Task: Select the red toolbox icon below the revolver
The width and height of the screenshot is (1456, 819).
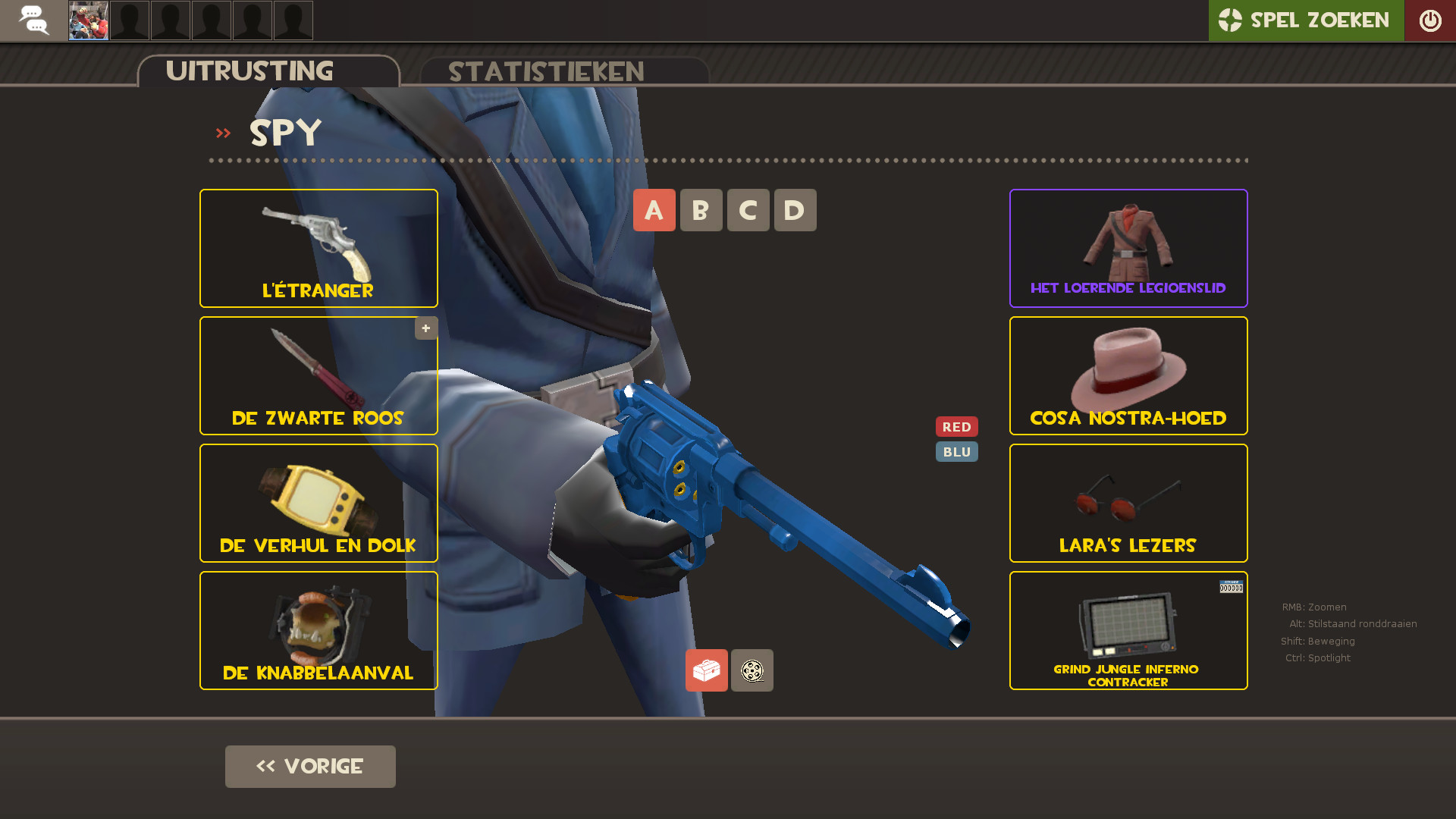Action: (x=706, y=670)
